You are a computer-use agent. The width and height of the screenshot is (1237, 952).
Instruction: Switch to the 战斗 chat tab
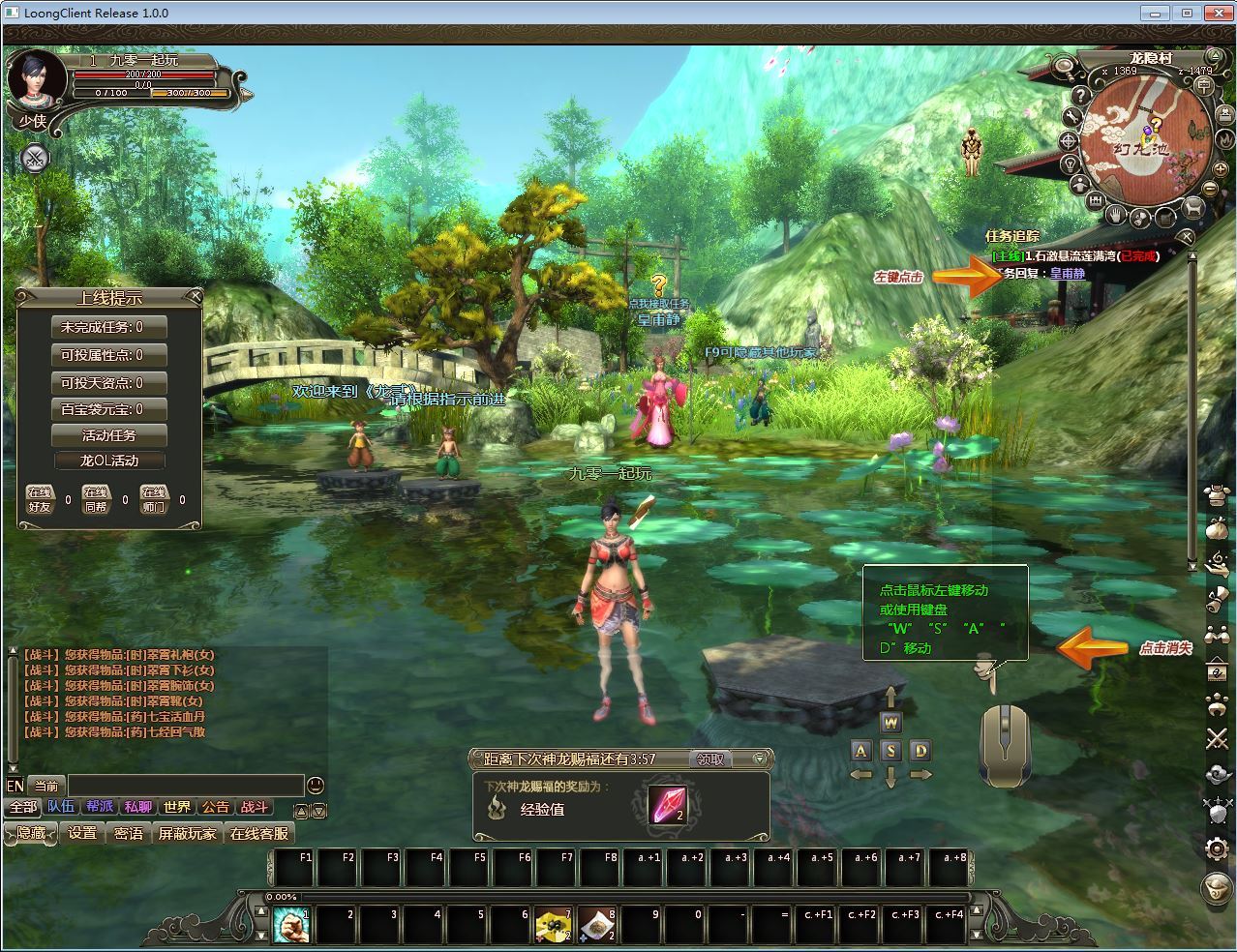click(x=254, y=807)
